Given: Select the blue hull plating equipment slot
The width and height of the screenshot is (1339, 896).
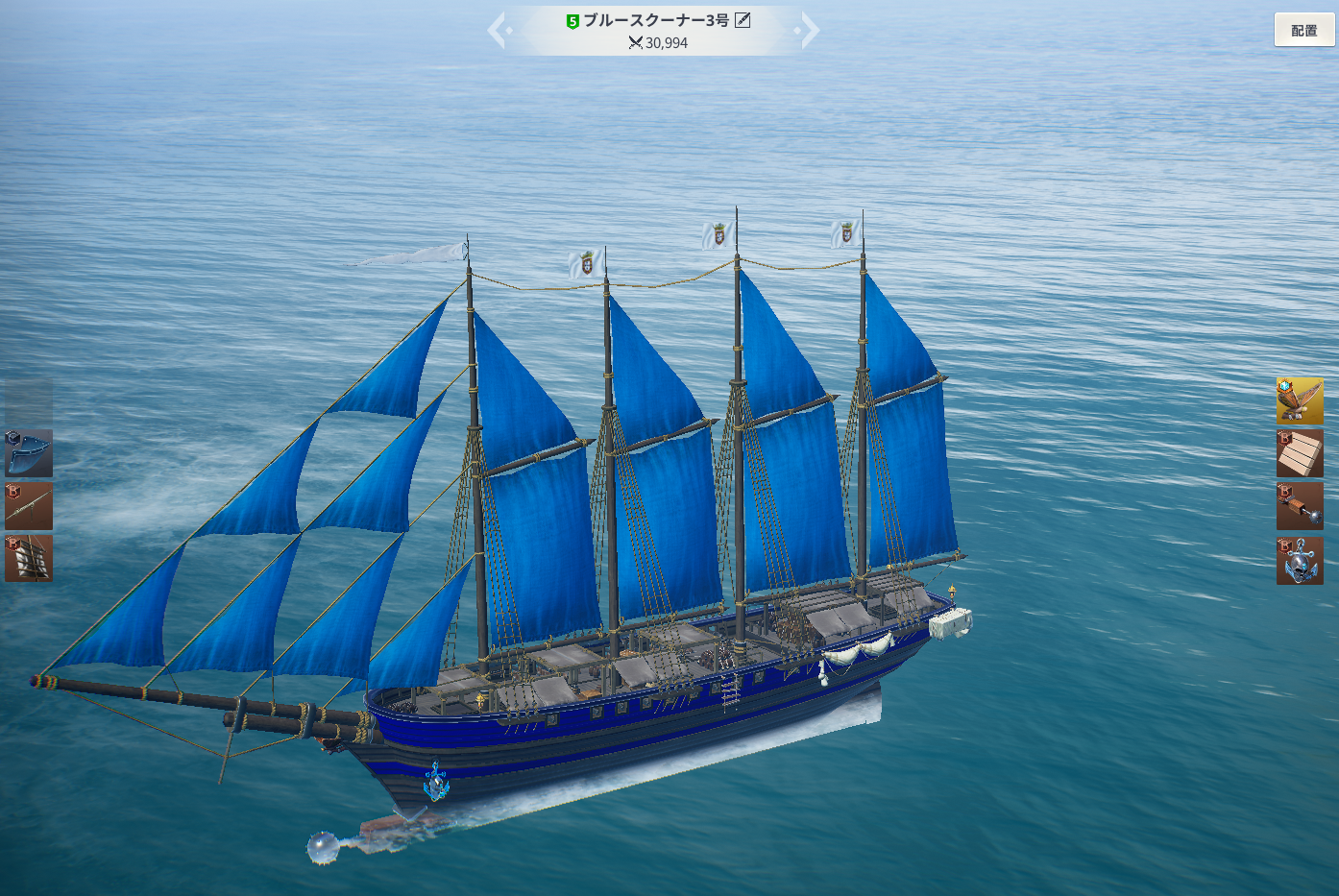Looking at the screenshot, I should (x=29, y=453).
